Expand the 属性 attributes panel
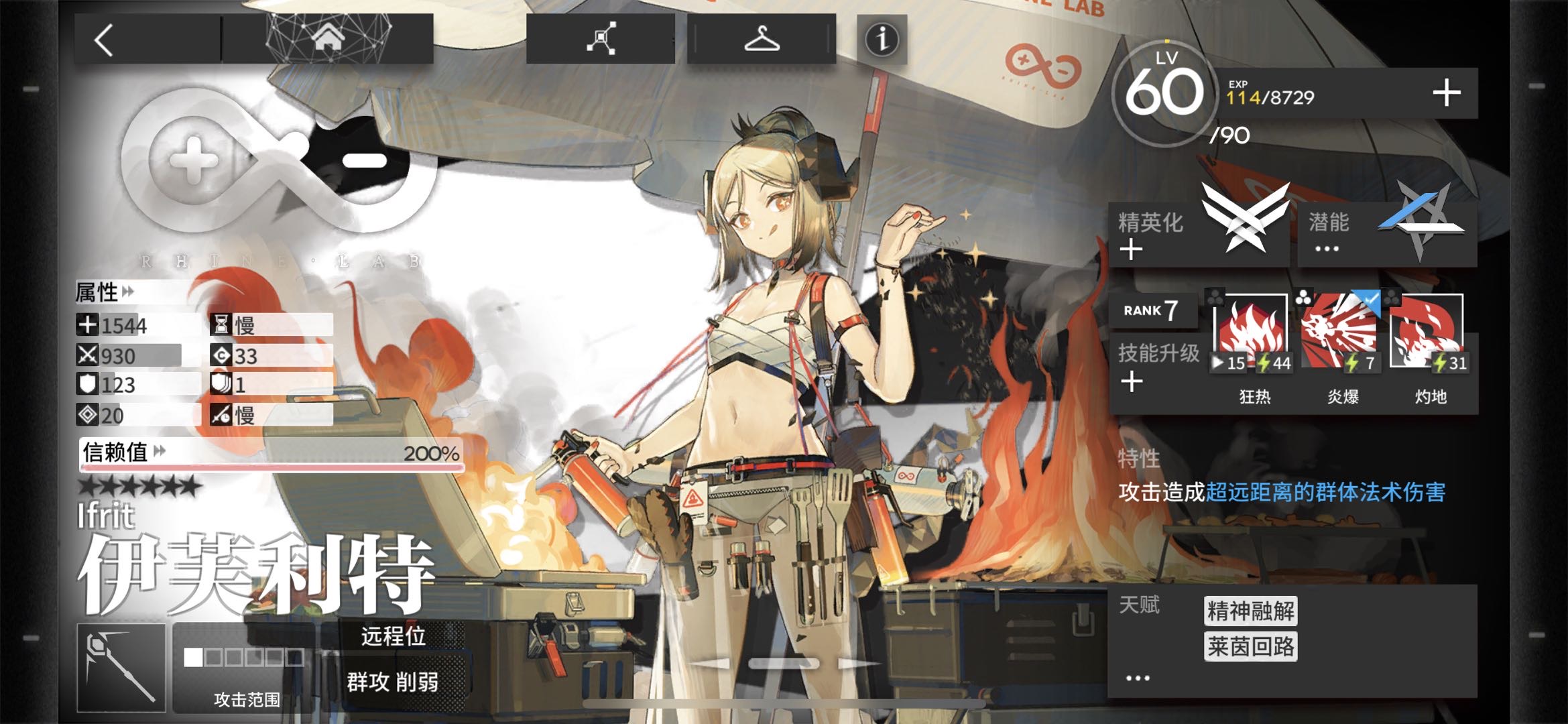This screenshot has height=724, width=1568. [105, 292]
